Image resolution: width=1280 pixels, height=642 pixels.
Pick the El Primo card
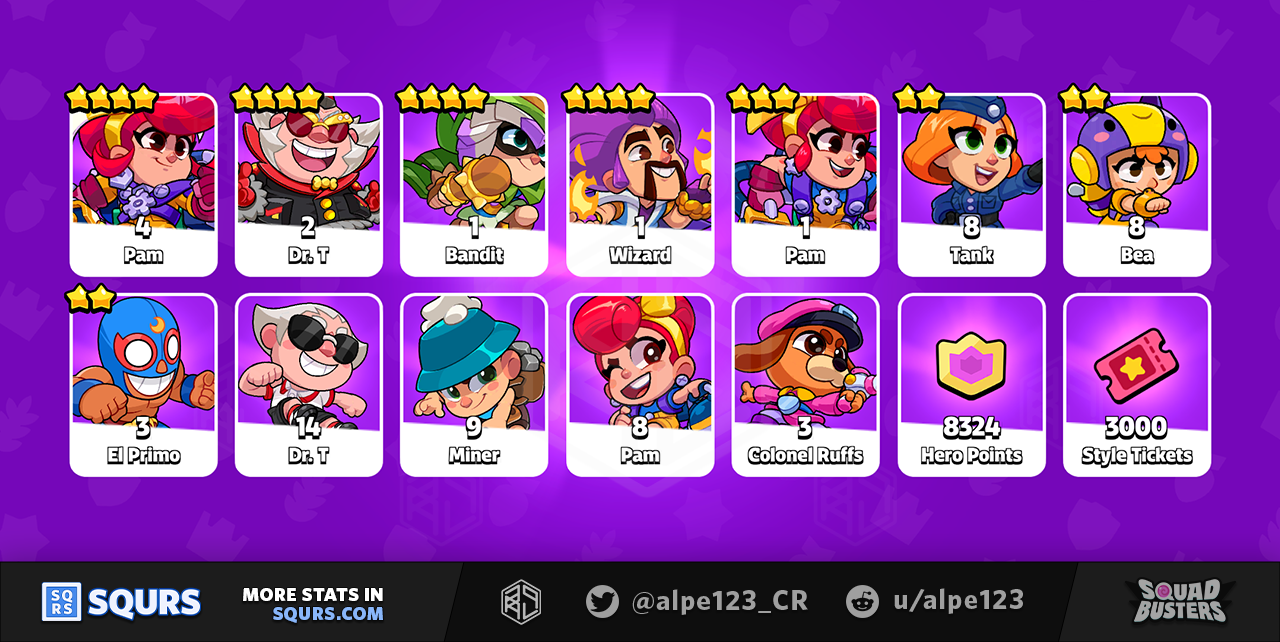pos(143,385)
